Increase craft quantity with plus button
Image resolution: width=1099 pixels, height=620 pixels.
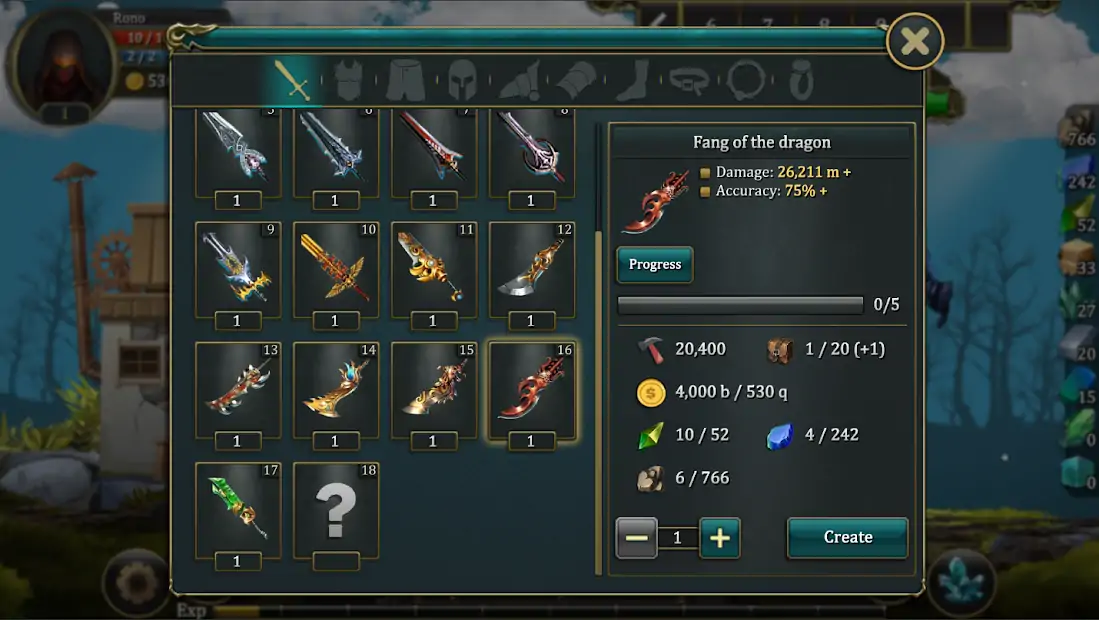pyautogui.click(x=719, y=538)
